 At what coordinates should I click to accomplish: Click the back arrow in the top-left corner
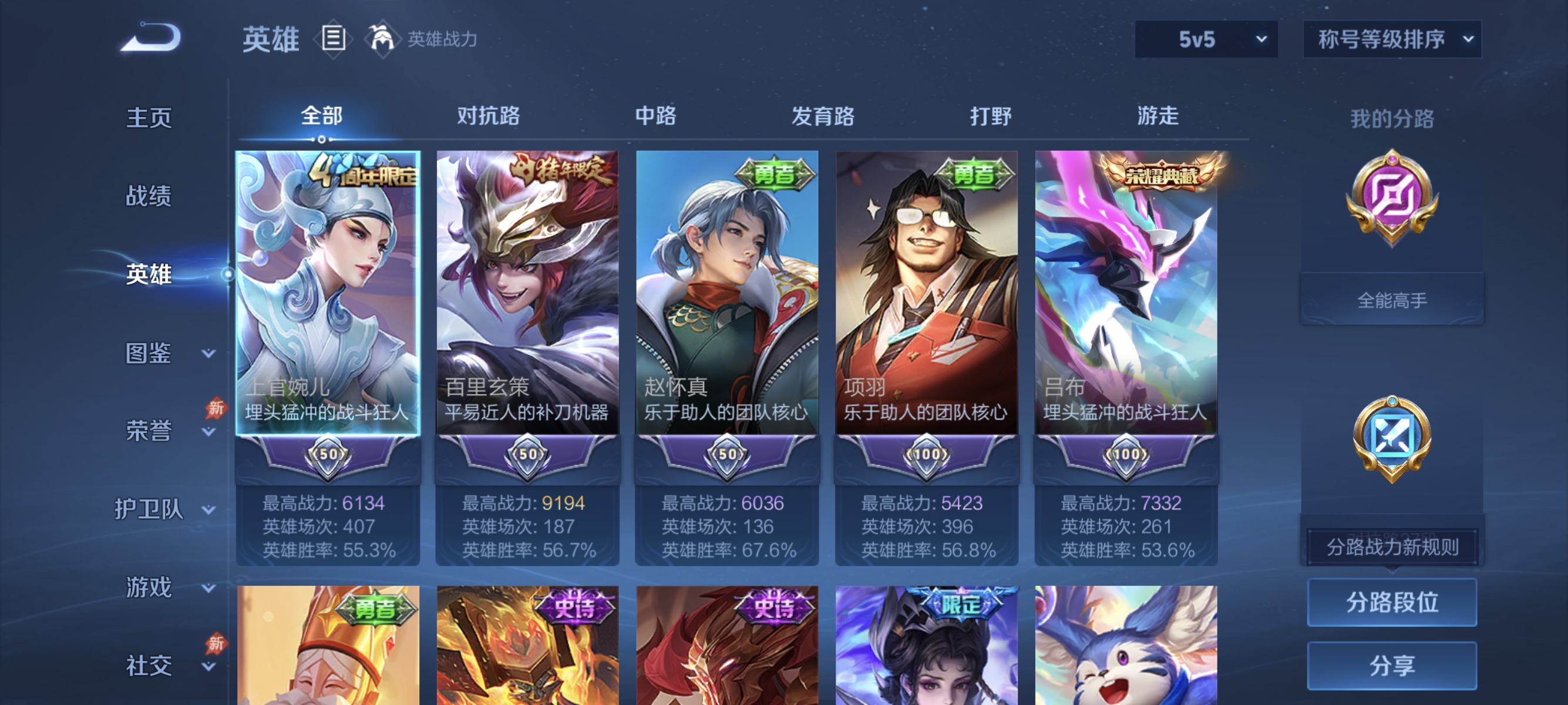151,36
